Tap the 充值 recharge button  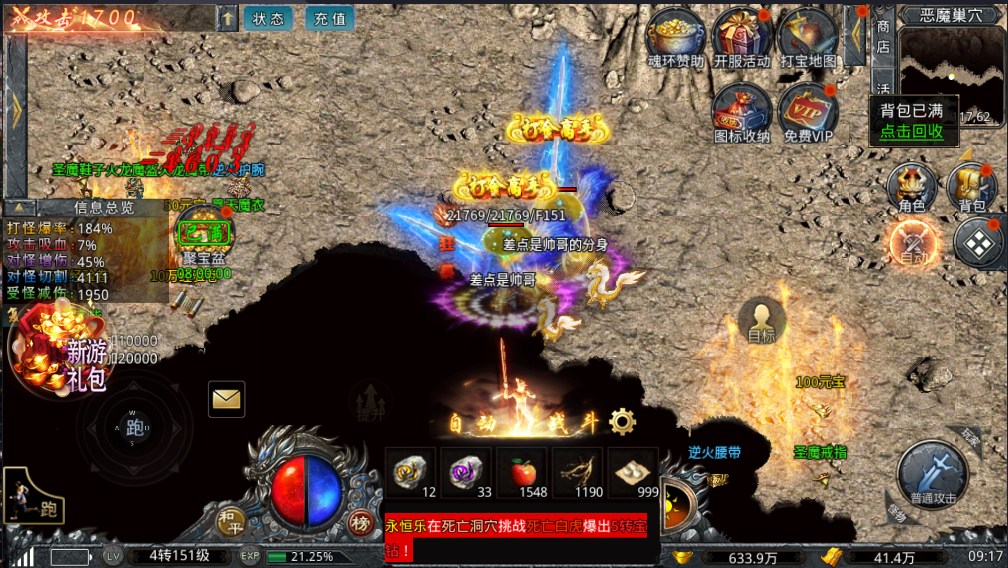329,19
